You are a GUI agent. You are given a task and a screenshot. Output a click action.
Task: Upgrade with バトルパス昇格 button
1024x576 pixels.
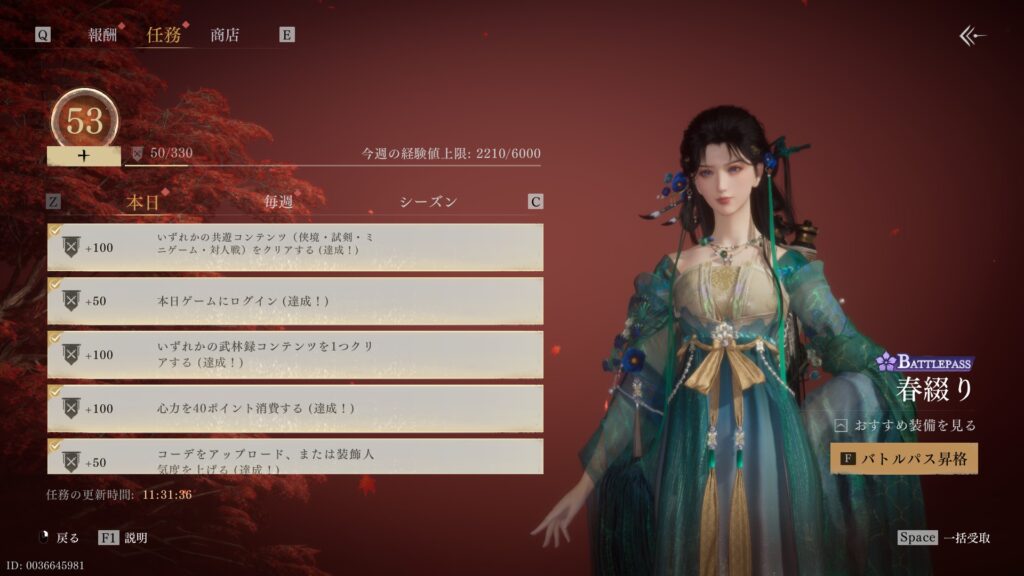(904, 458)
